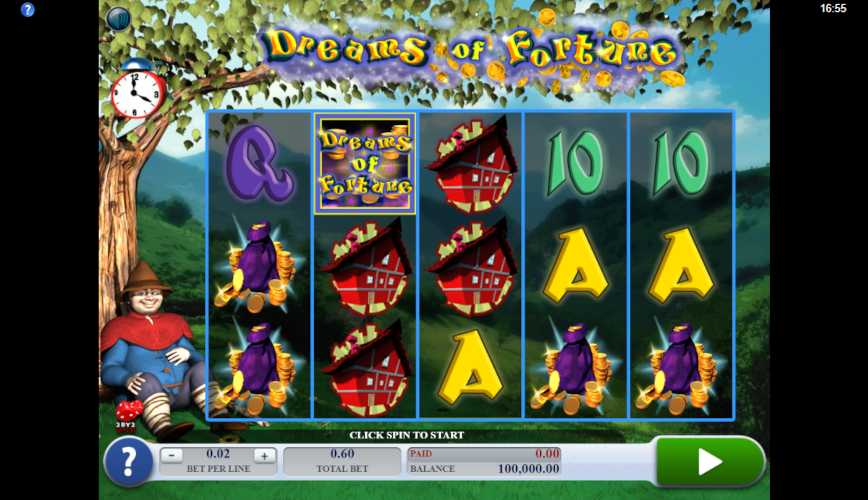Open the paytable with the large question mark
868x500 pixels.
click(128, 463)
